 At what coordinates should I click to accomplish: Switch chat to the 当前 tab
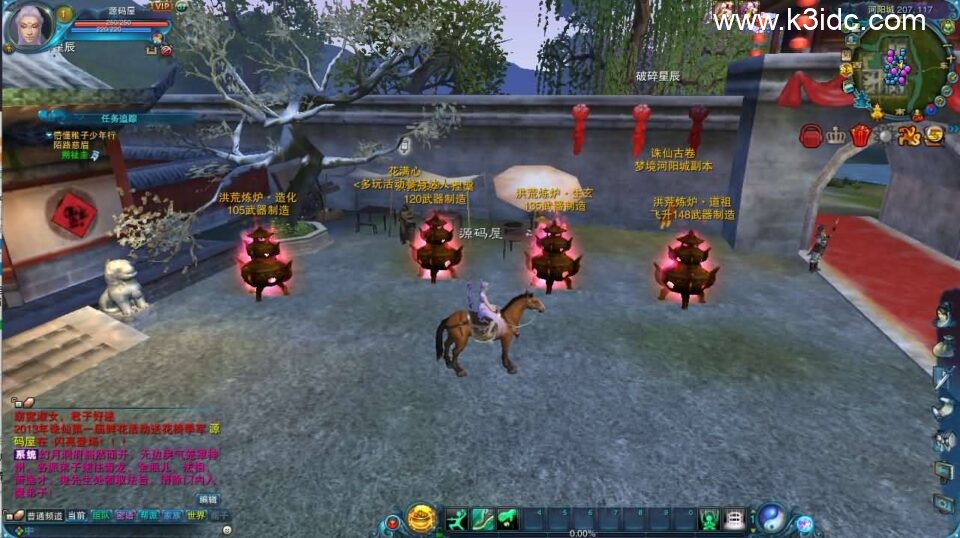(x=77, y=516)
